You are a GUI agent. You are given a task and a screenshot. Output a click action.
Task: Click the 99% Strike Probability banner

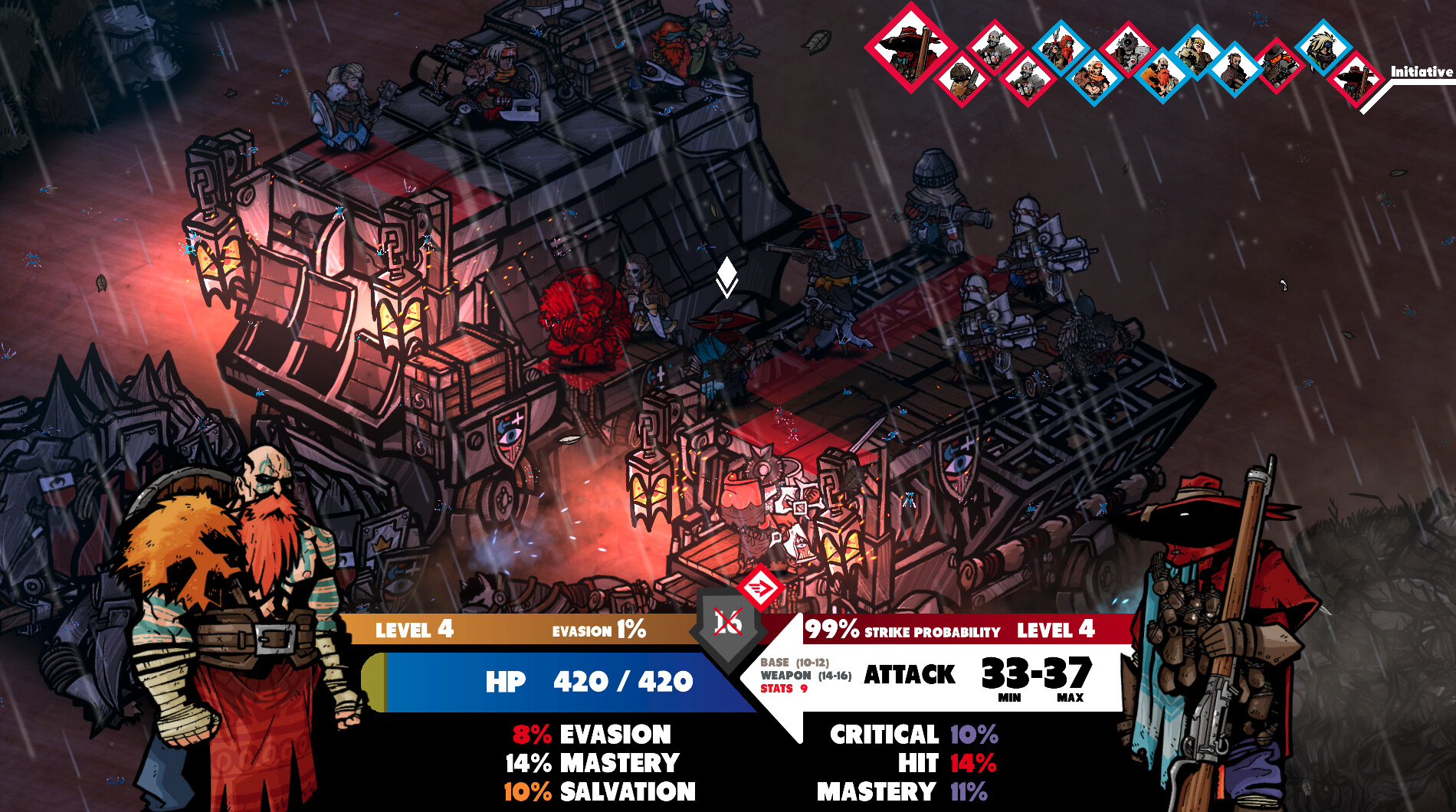904,632
